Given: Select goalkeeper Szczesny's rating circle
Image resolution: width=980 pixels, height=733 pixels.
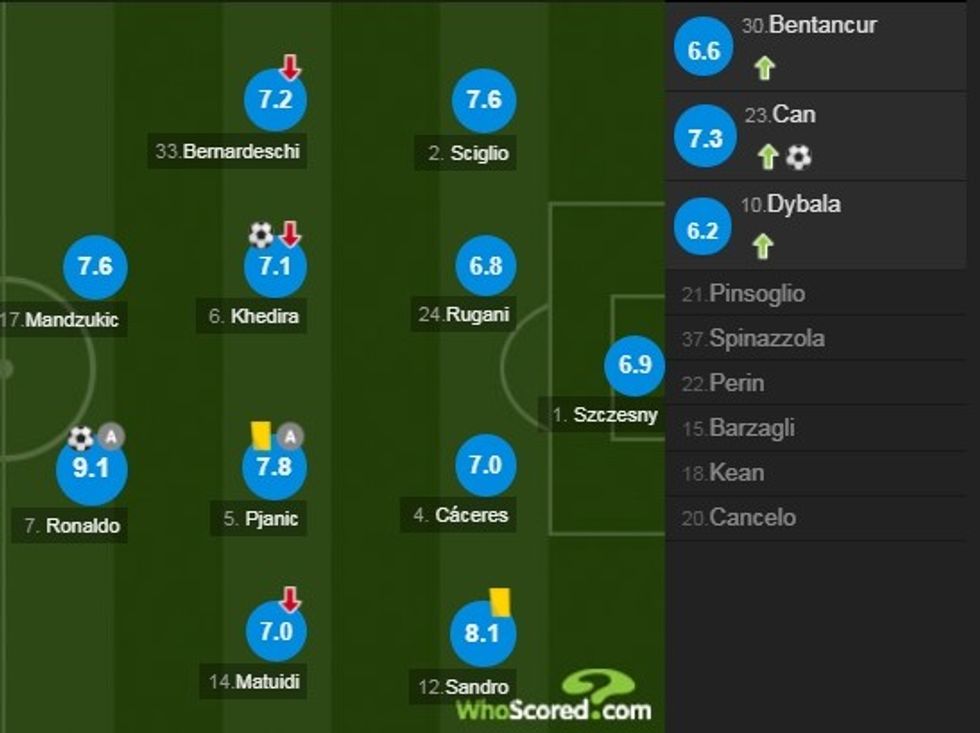Looking at the screenshot, I should point(635,365).
